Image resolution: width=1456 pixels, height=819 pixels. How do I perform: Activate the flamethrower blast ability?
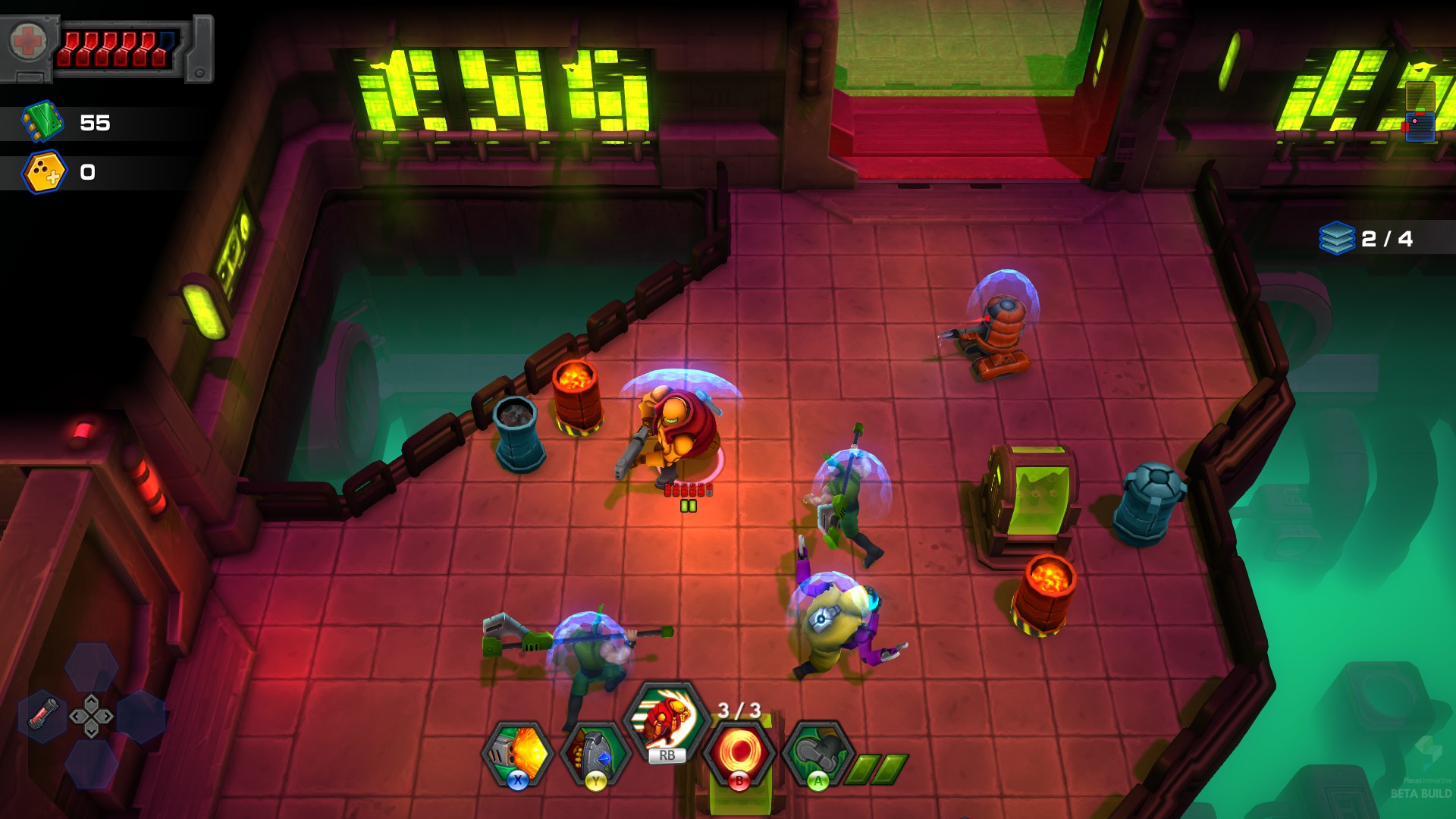coord(517,754)
